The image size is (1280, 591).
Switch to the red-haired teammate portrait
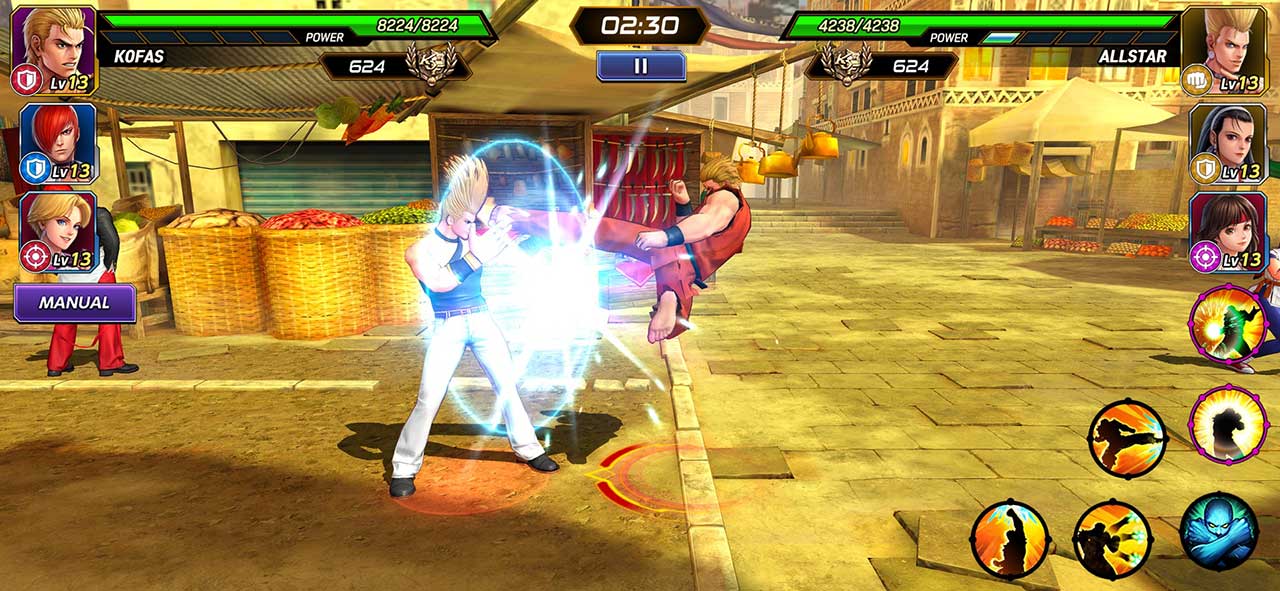[58, 143]
